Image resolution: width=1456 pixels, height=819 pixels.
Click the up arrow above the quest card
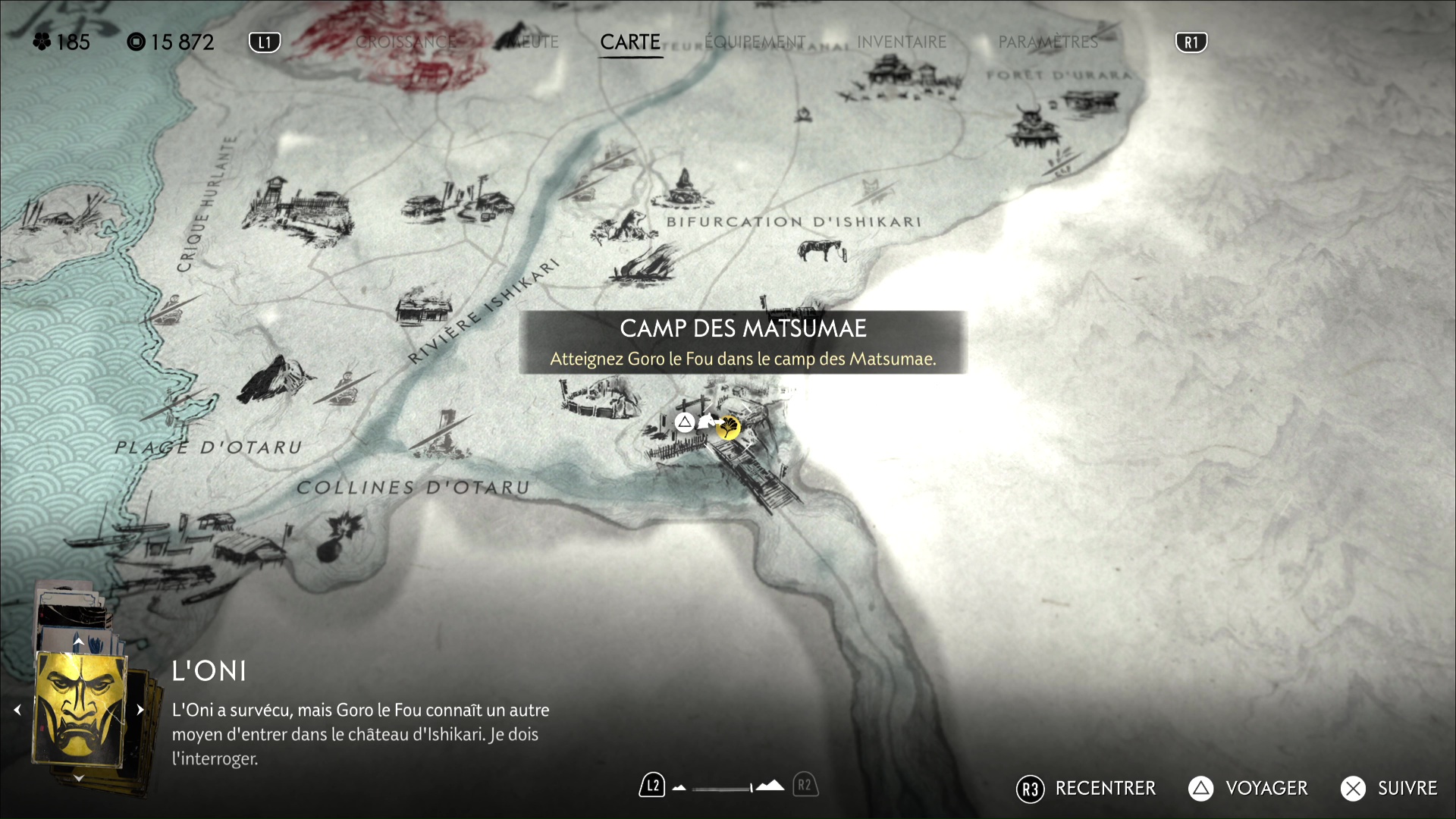tap(78, 642)
